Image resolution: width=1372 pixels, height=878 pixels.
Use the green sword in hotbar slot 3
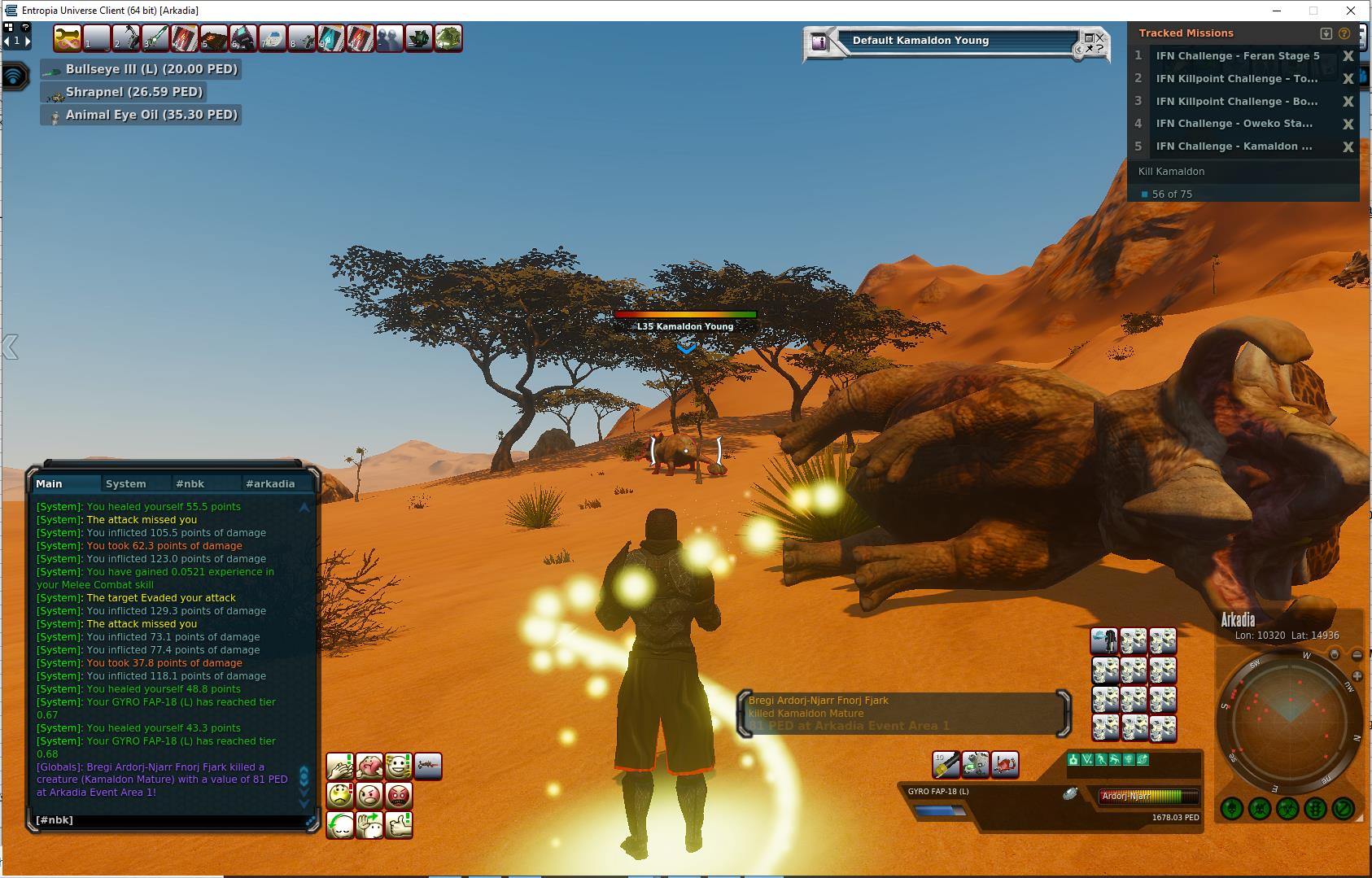155,38
